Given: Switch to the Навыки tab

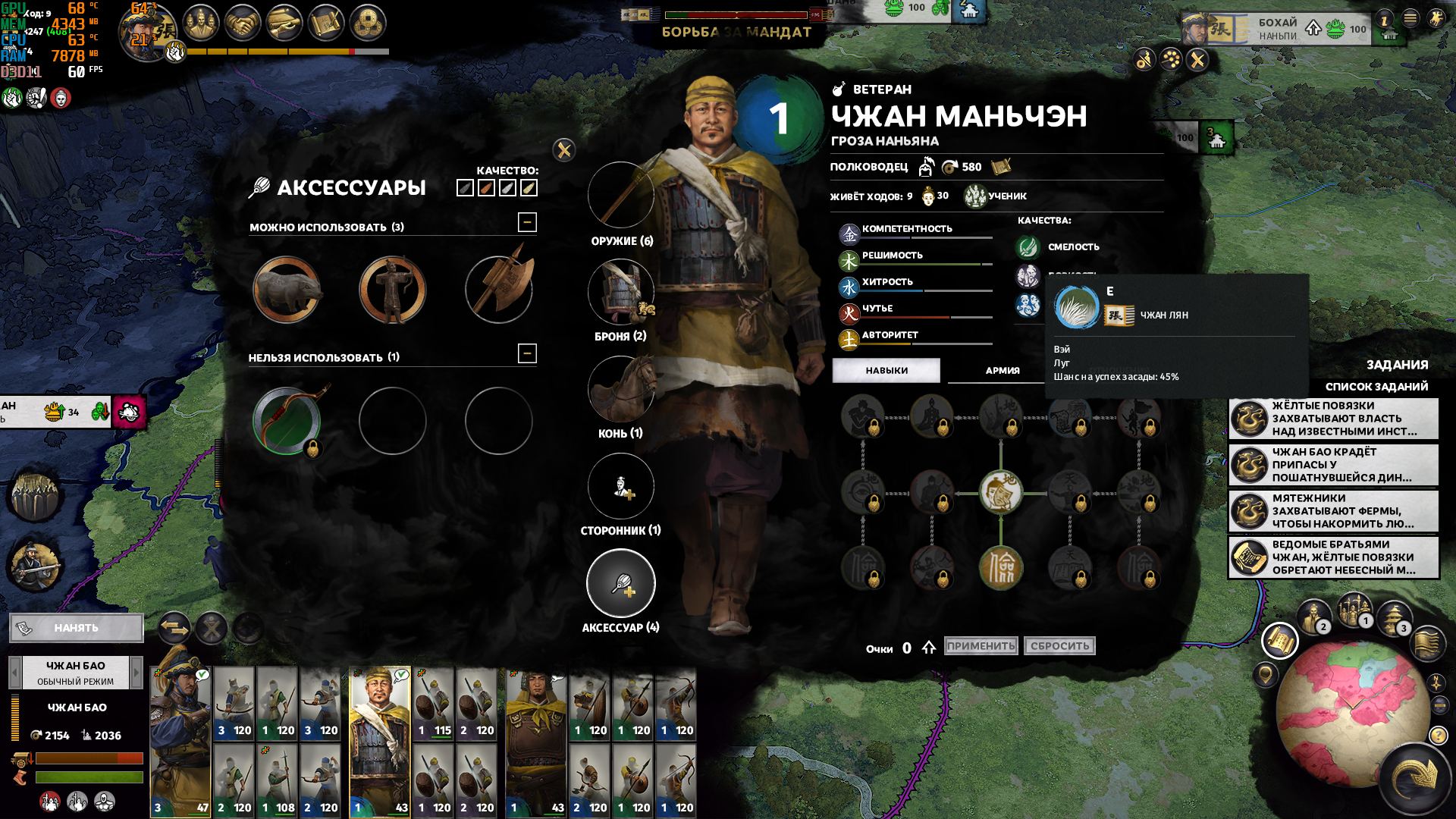Looking at the screenshot, I should pos(886,371).
